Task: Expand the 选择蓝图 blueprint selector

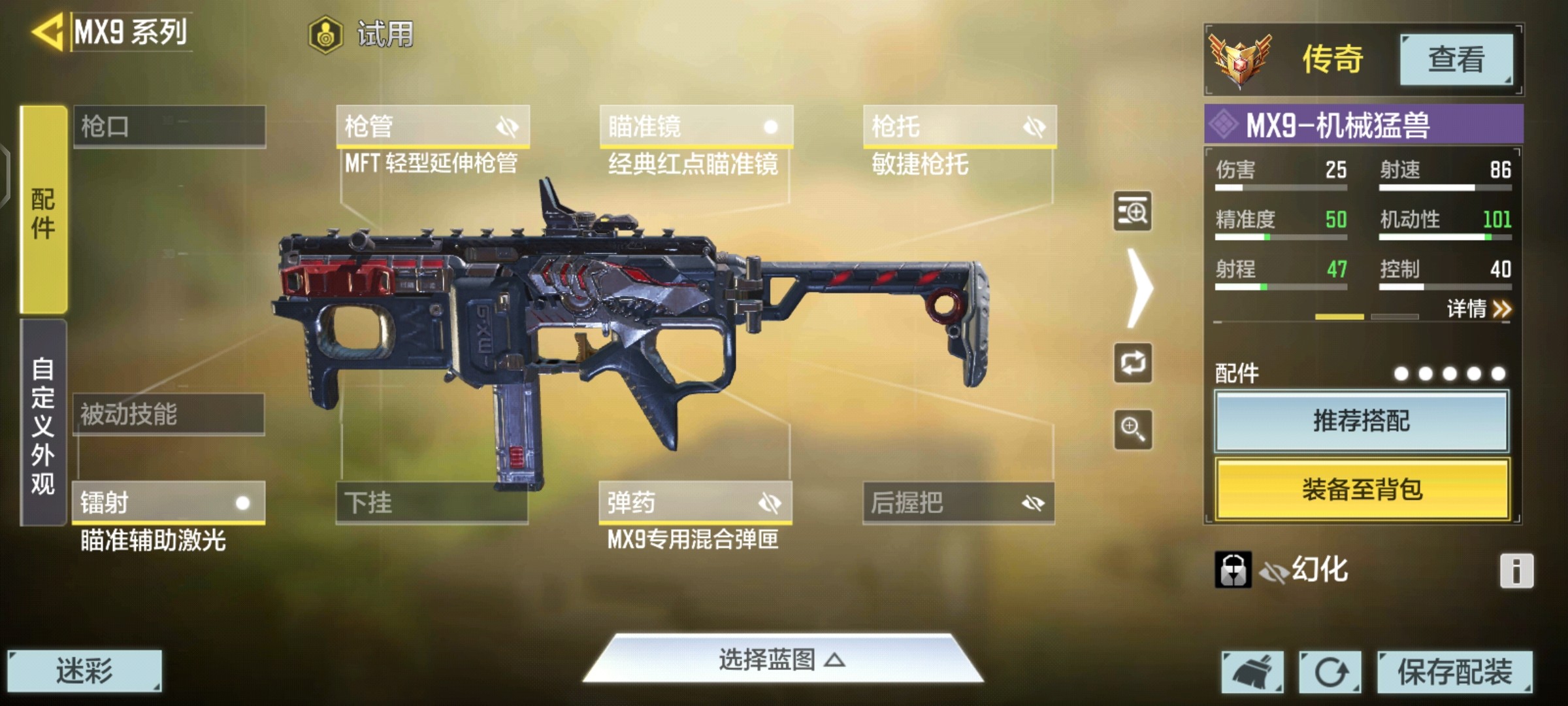Action: (782, 660)
